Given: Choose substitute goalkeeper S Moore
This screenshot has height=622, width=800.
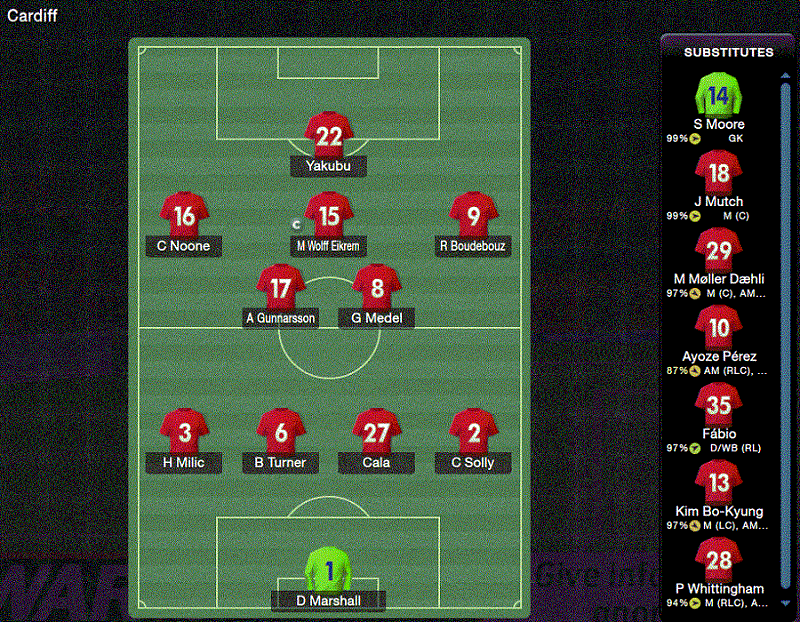Looking at the screenshot, I should (x=718, y=97).
